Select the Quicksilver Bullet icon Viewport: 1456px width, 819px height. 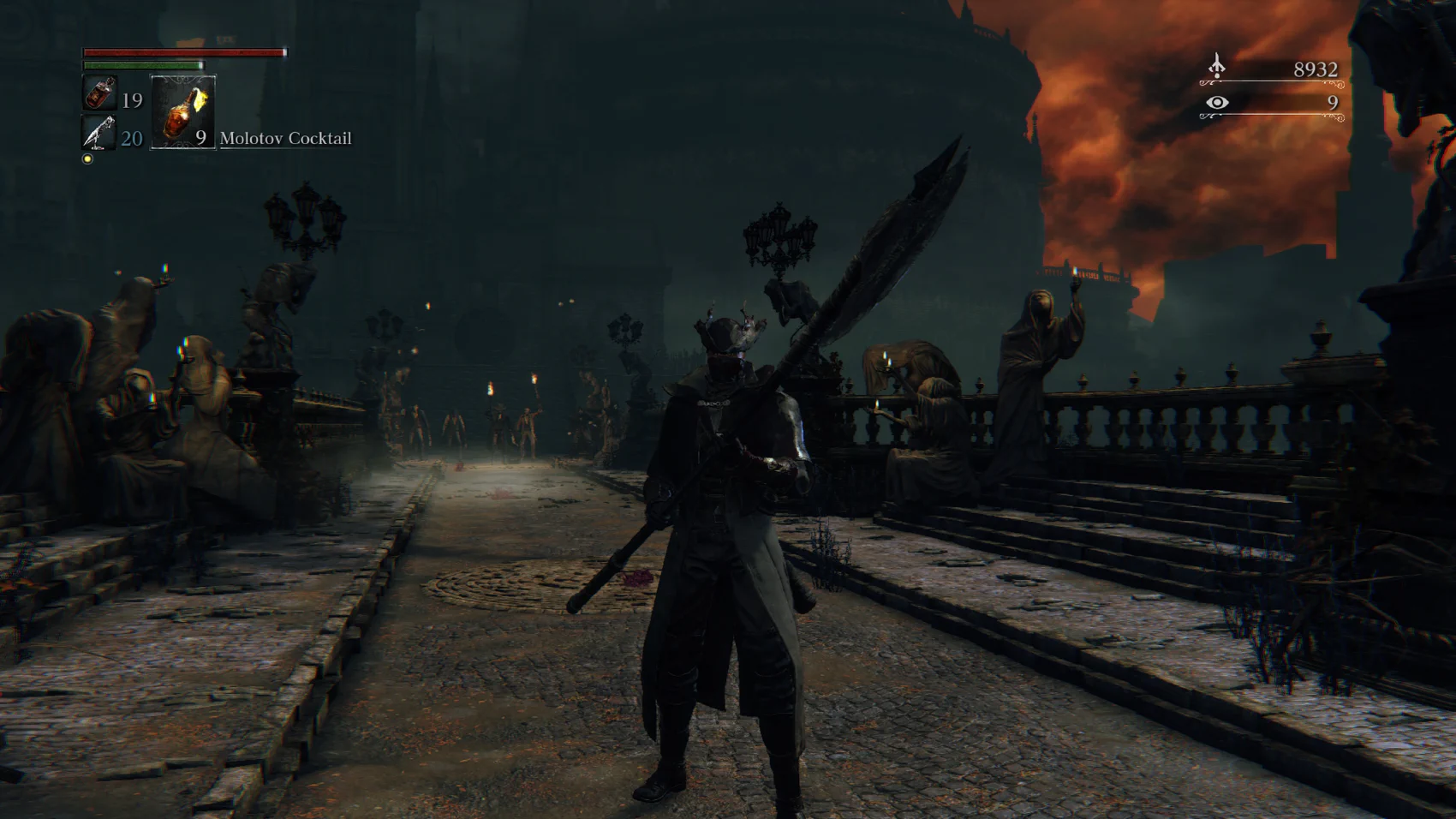[x=99, y=133]
